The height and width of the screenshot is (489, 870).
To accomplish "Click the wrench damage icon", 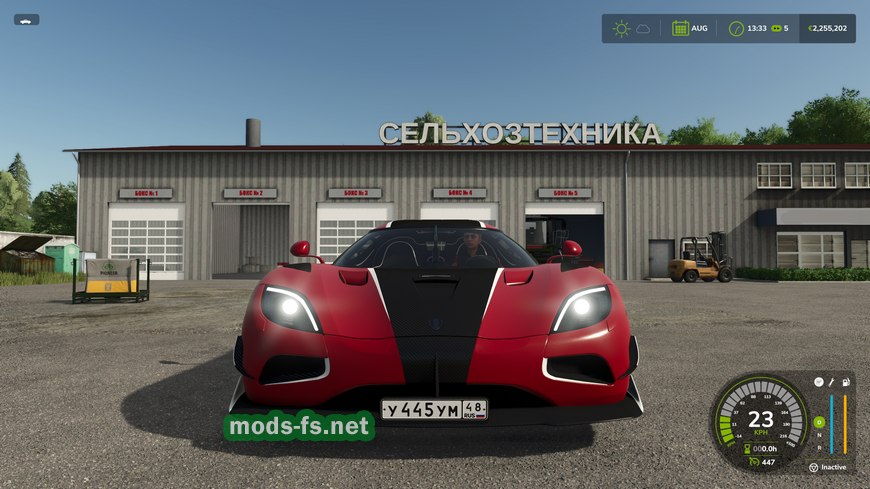I will (831, 381).
